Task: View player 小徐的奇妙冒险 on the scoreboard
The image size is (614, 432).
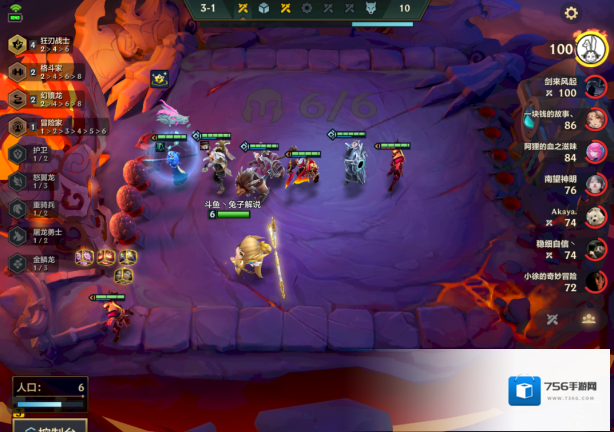Action: tap(597, 282)
